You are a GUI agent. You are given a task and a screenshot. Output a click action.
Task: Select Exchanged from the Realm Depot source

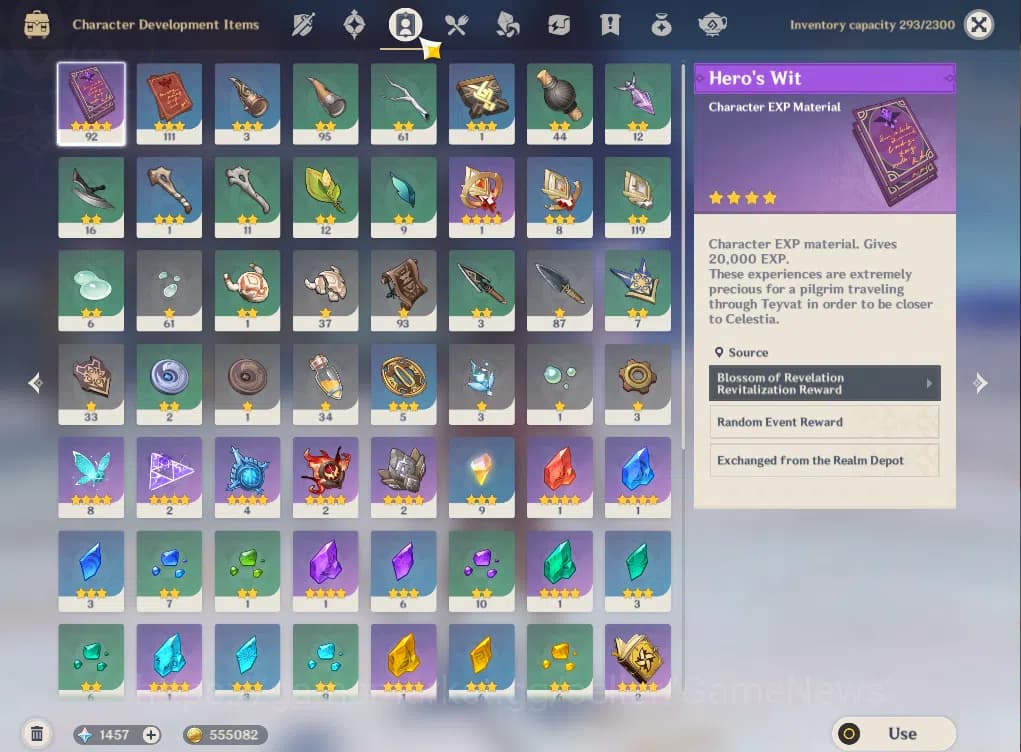tap(825, 460)
